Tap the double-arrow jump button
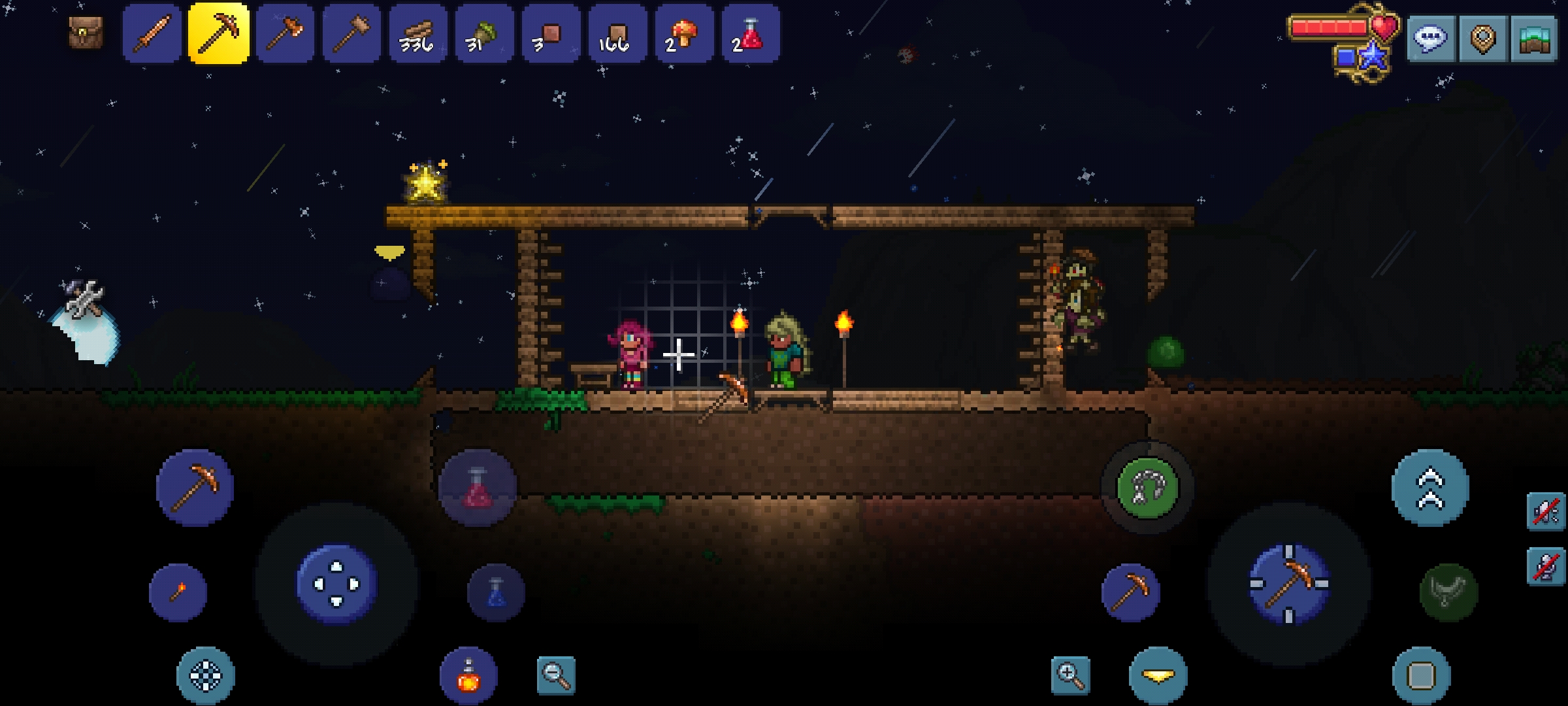This screenshot has width=1568, height=706. pyautogui.click(x=1430, y=488)
